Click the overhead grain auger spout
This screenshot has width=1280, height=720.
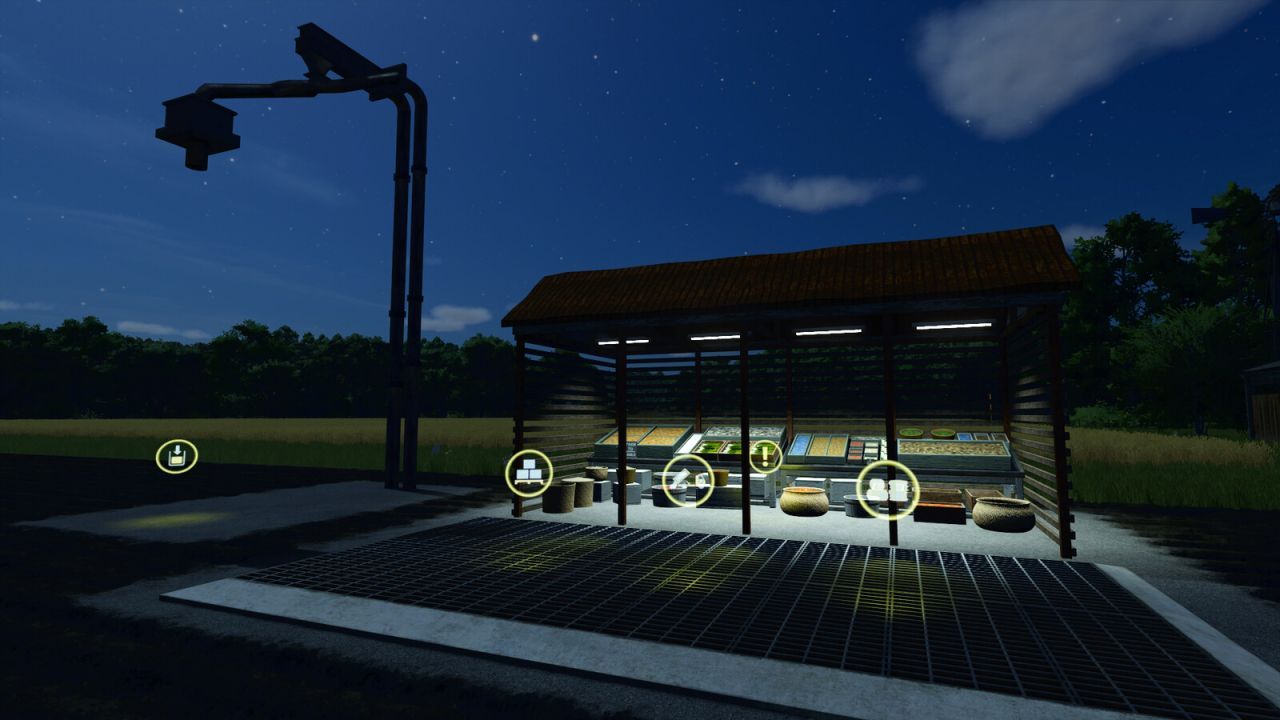195,130
